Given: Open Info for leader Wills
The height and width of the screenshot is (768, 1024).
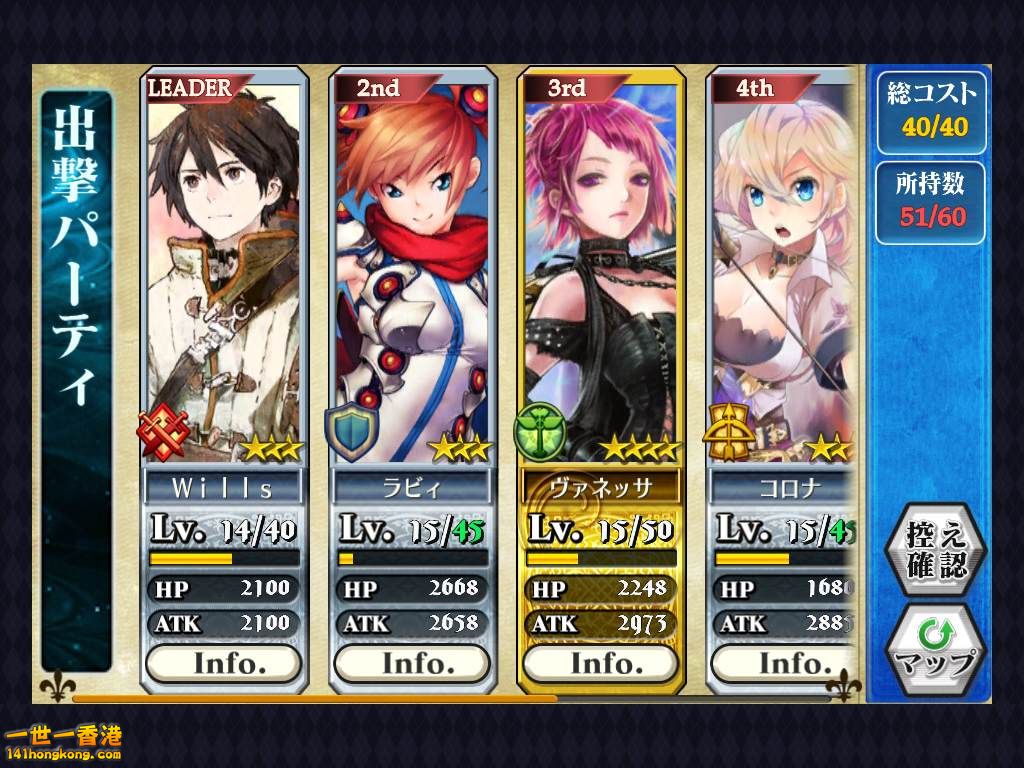Looking at the screenshot, I should 223,663.
